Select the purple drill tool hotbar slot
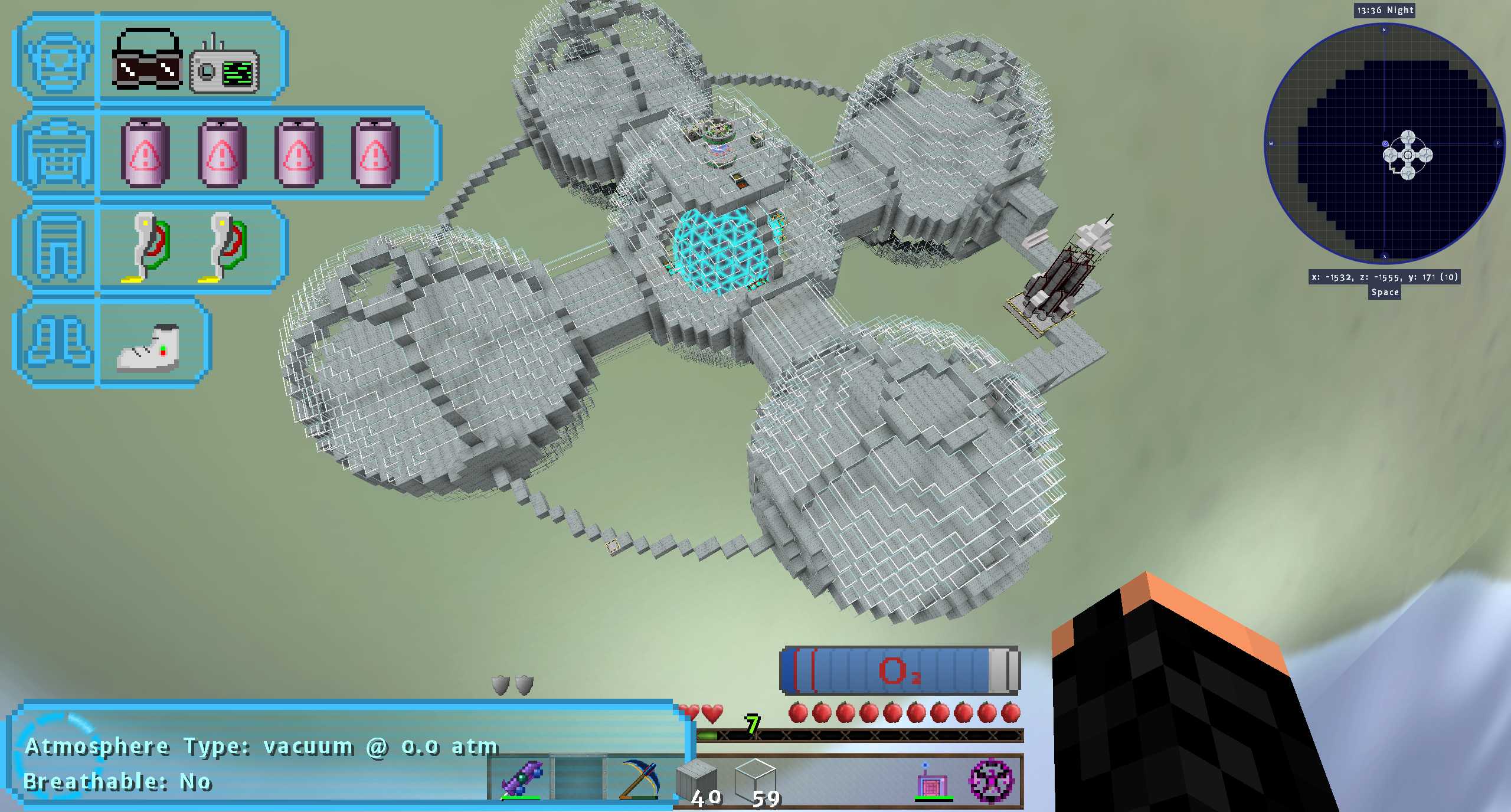 coord(521,779)
